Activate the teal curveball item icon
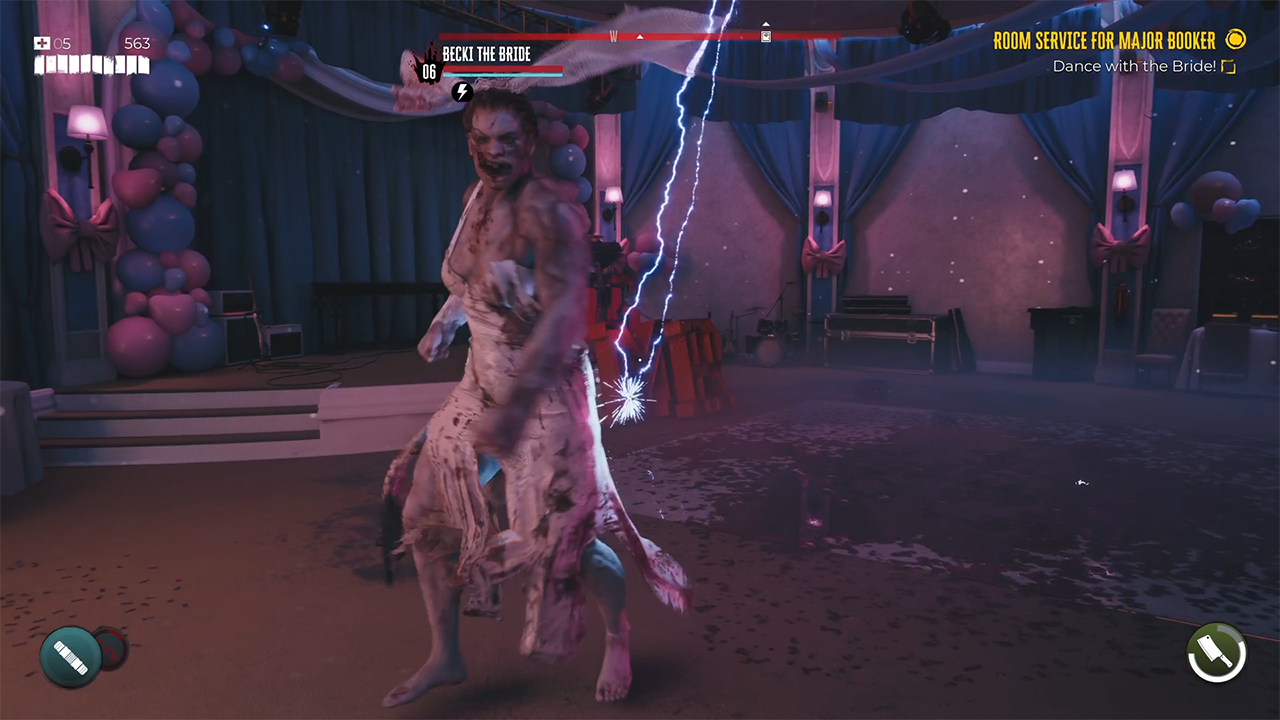The image size is (1280, 720). (x=70, y=657)
